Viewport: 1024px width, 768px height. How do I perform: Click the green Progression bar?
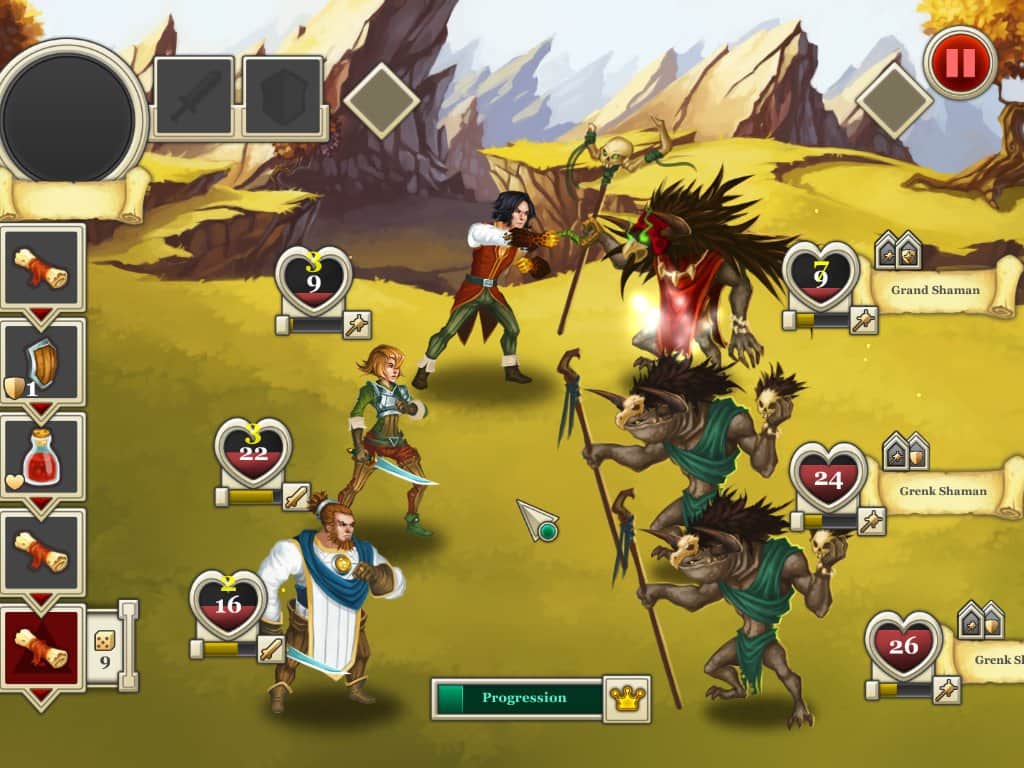tap(520, 698)
